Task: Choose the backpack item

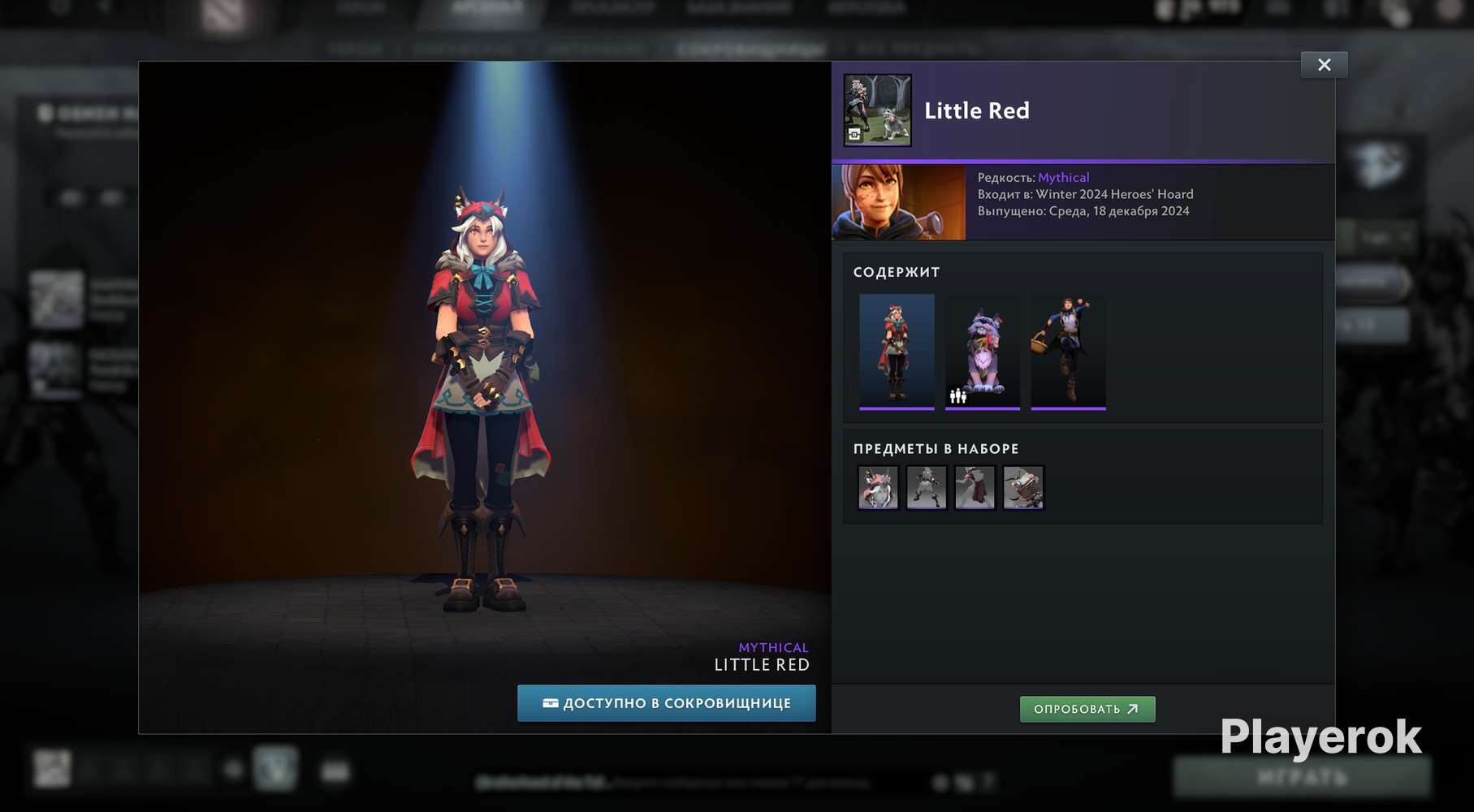Action: 1022,487
